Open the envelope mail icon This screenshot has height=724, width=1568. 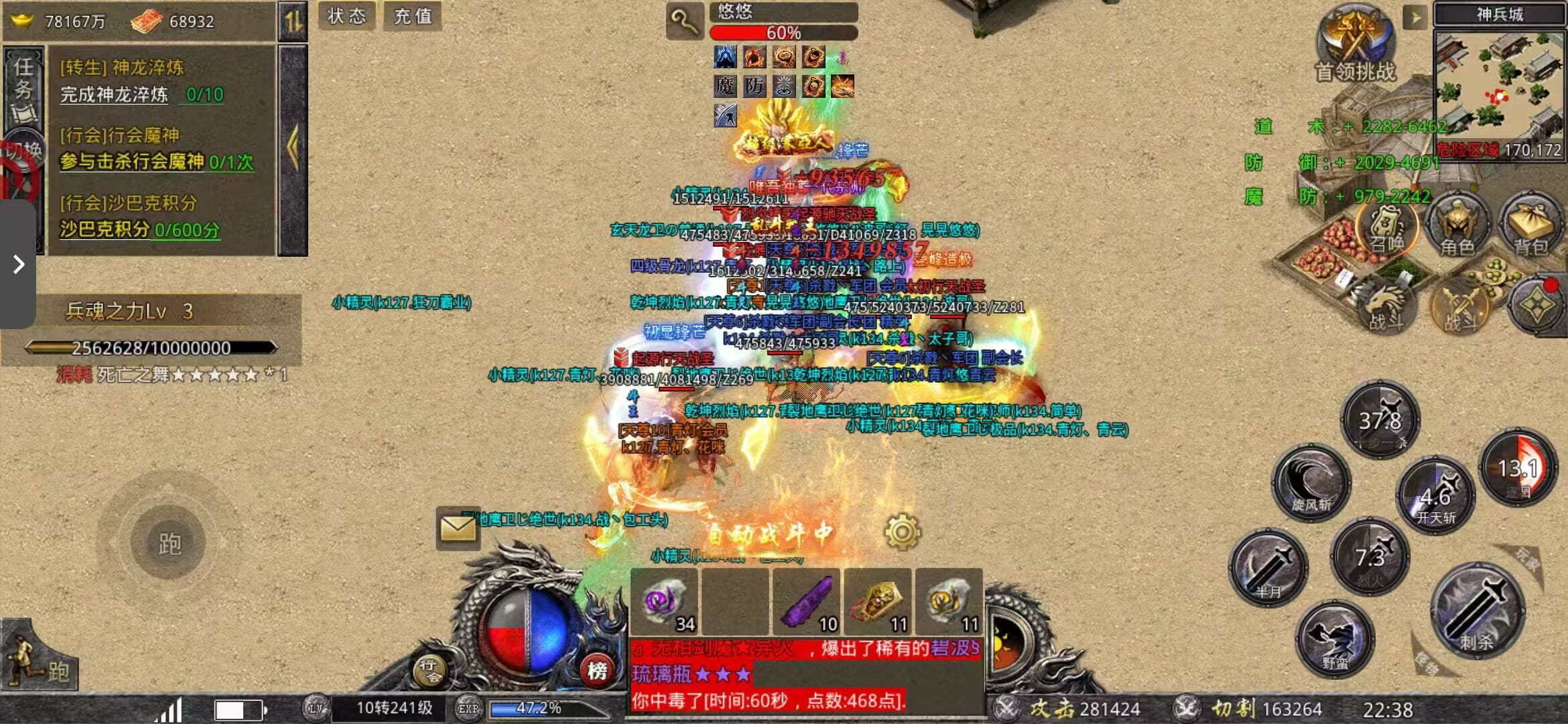point(458,528)
